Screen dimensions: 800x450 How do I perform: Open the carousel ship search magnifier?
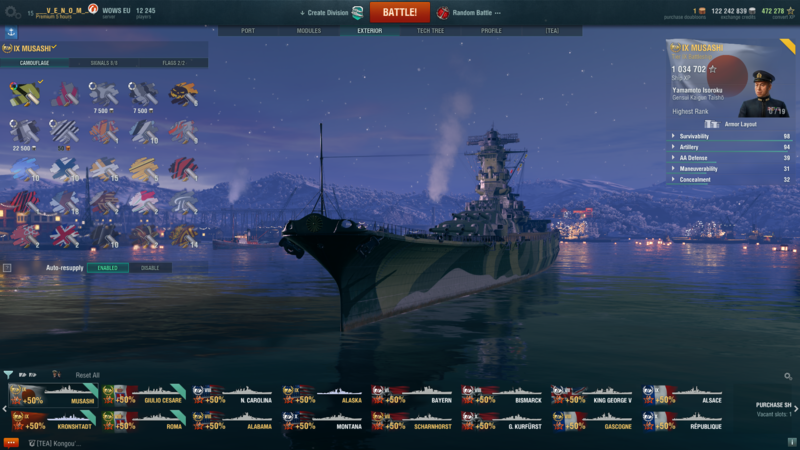(788, 377)
